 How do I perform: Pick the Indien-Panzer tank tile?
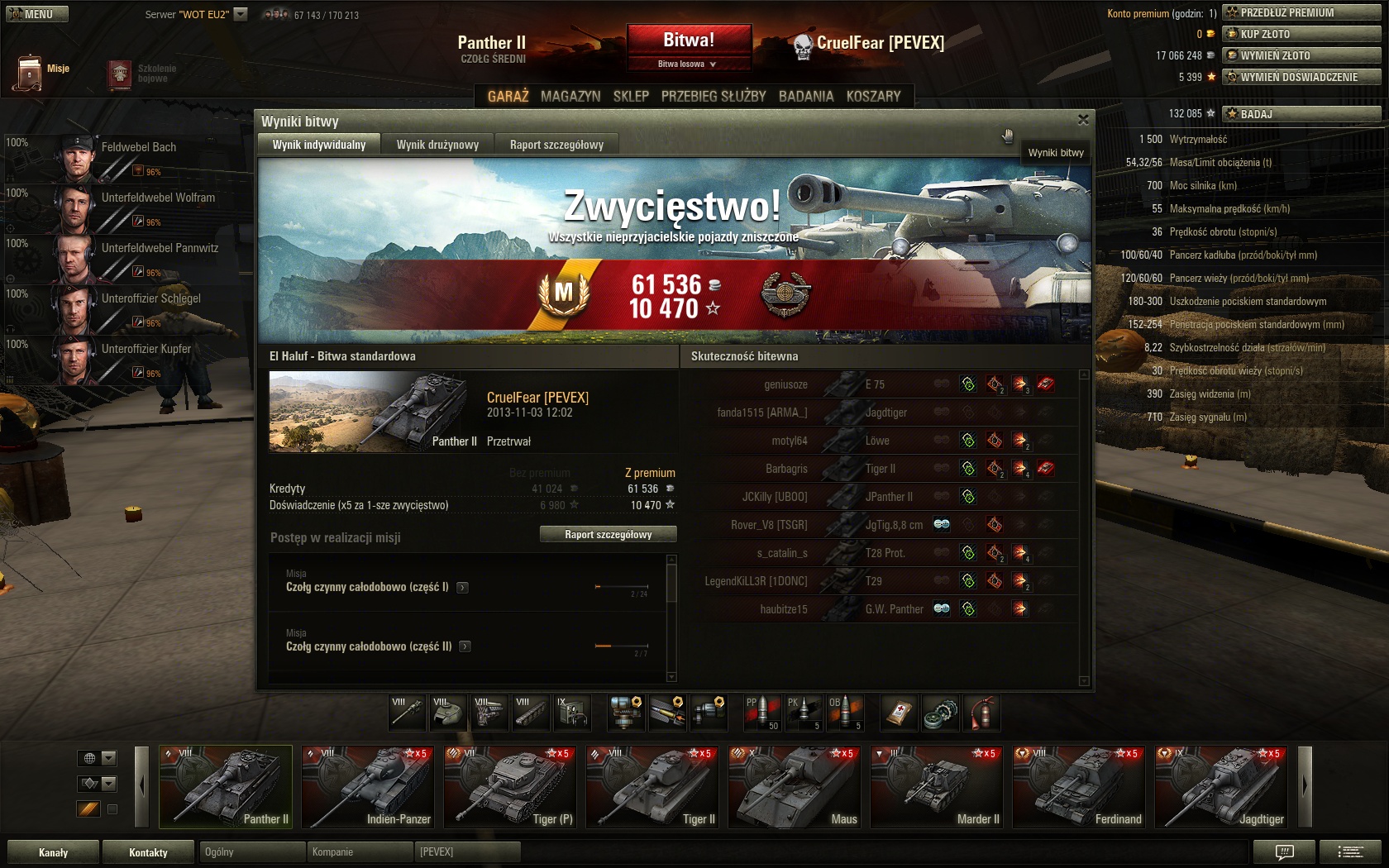point(368,787)
